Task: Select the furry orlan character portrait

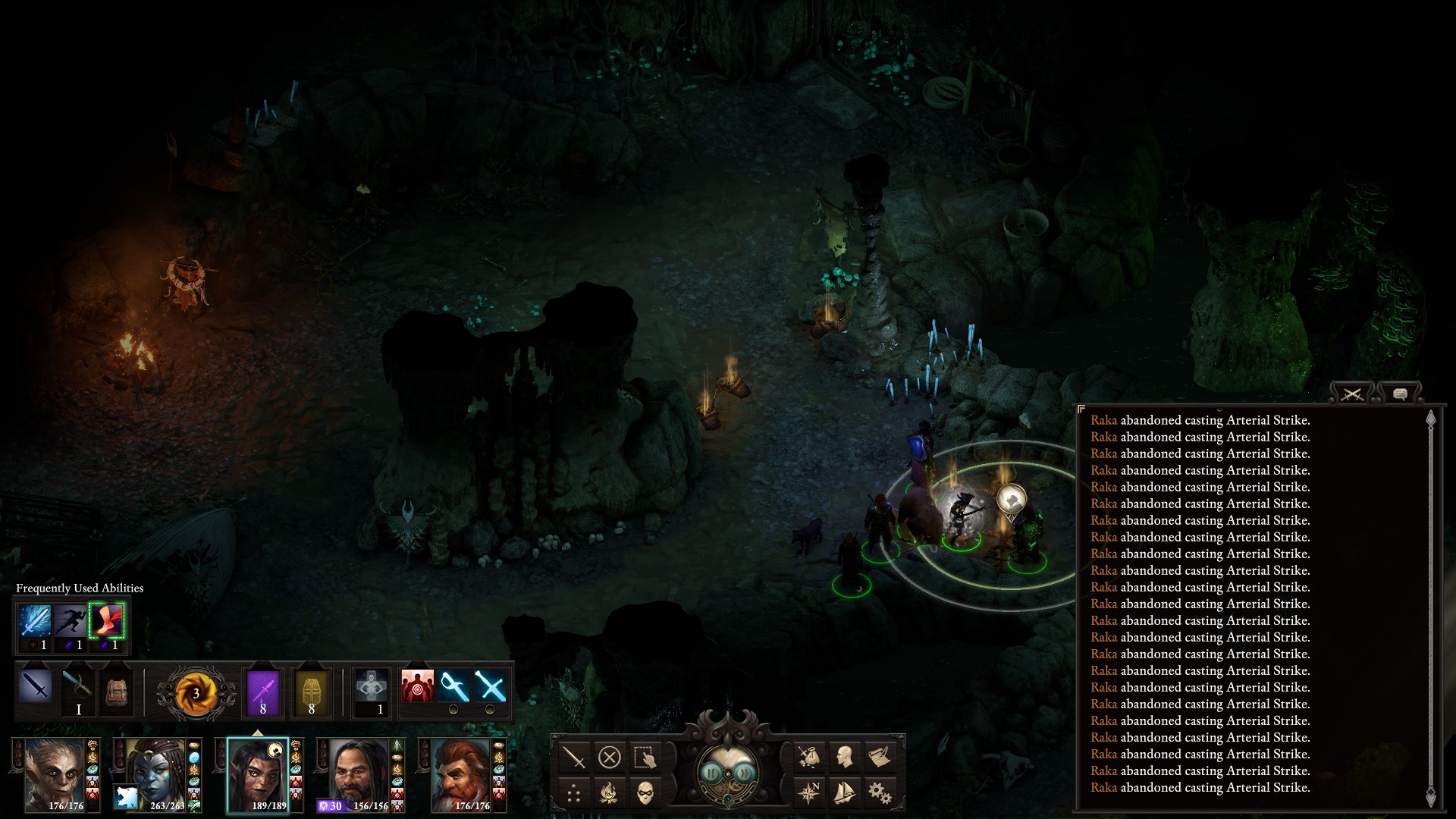Action: pos(55,774)
